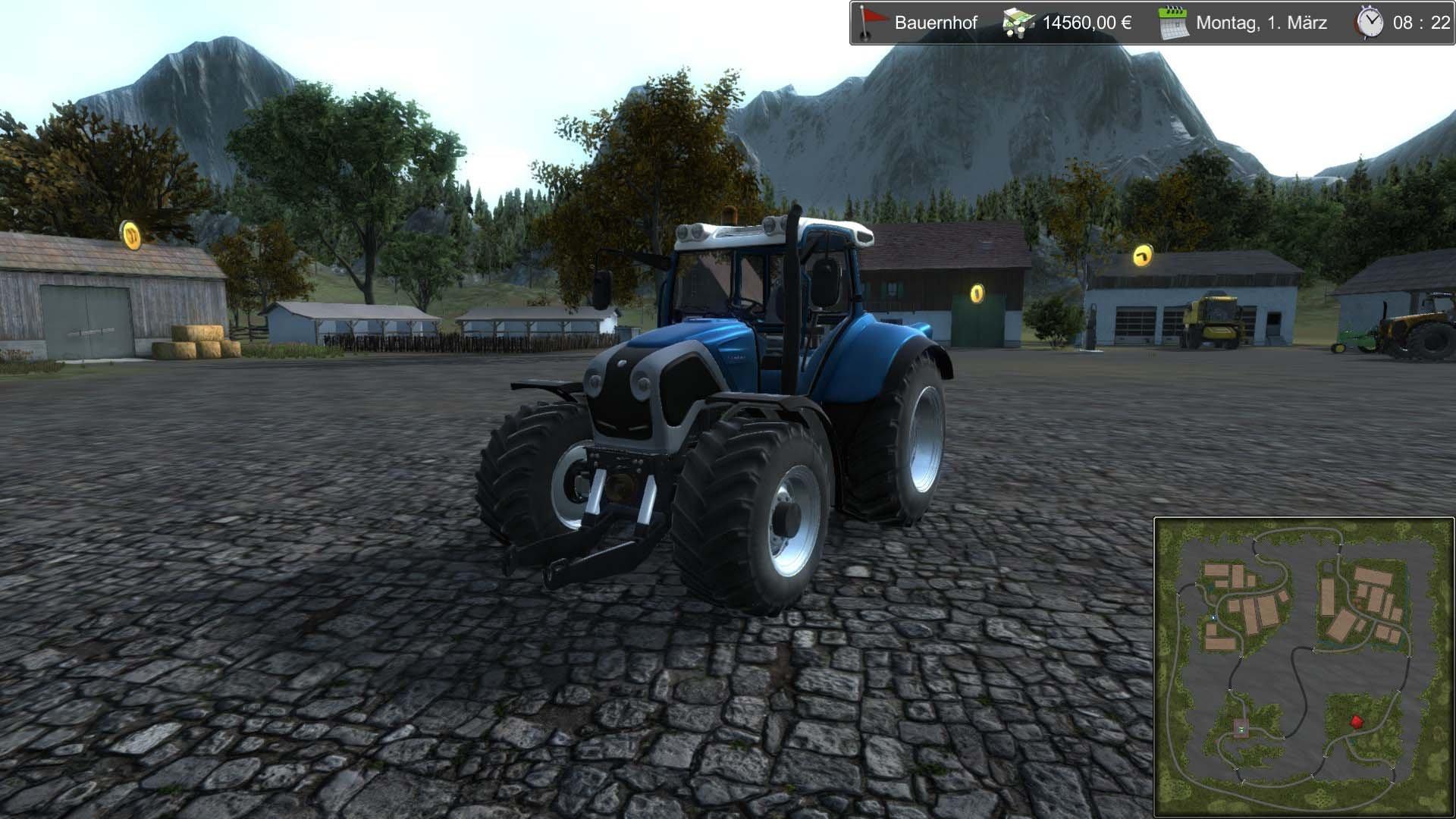Click the stopwatch clock icon
The height and width of the screenshot is (819, 1456).
click(1371, 23)
